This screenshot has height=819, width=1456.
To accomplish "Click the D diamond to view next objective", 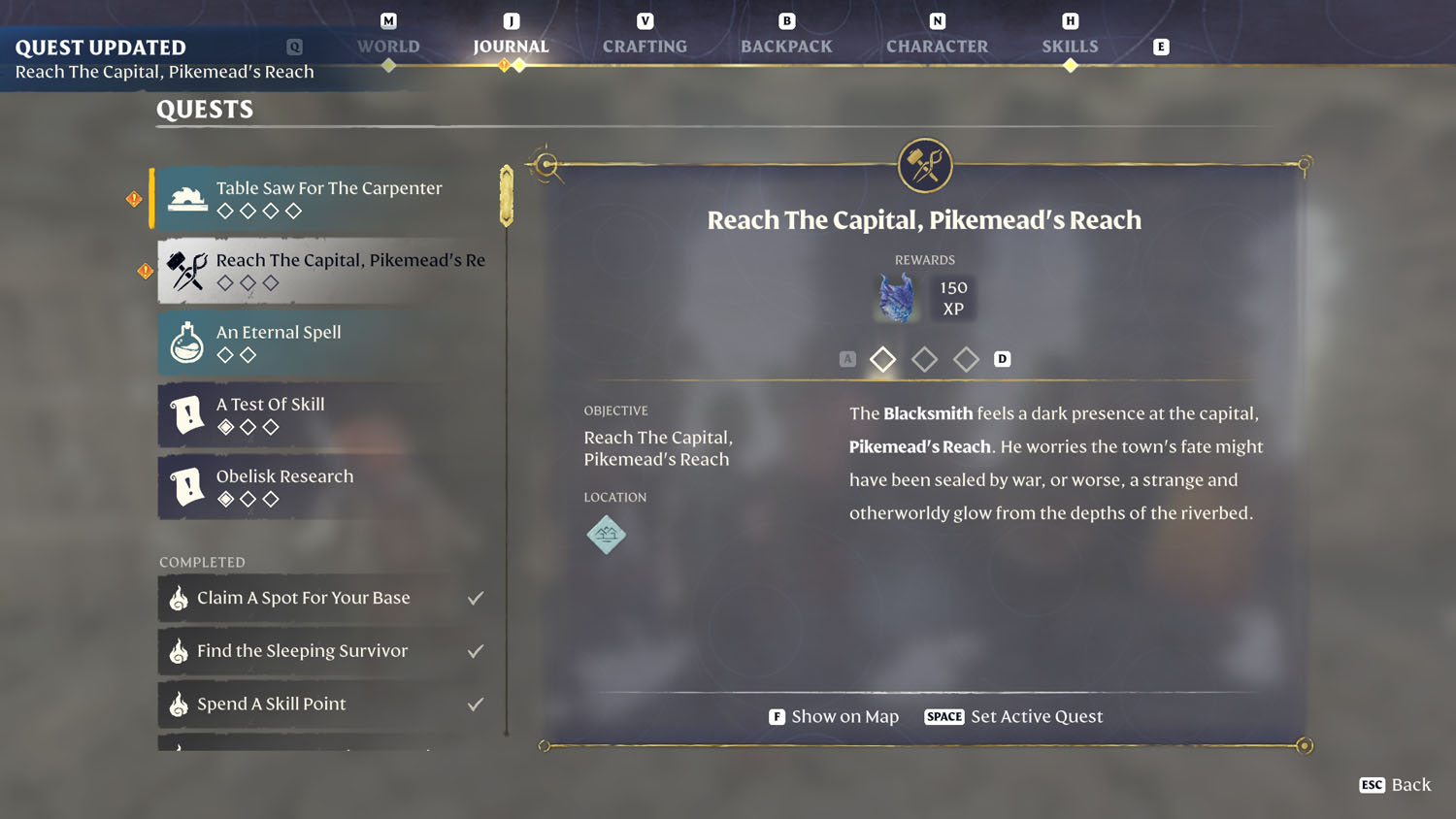I will [x=1003, y=358].
